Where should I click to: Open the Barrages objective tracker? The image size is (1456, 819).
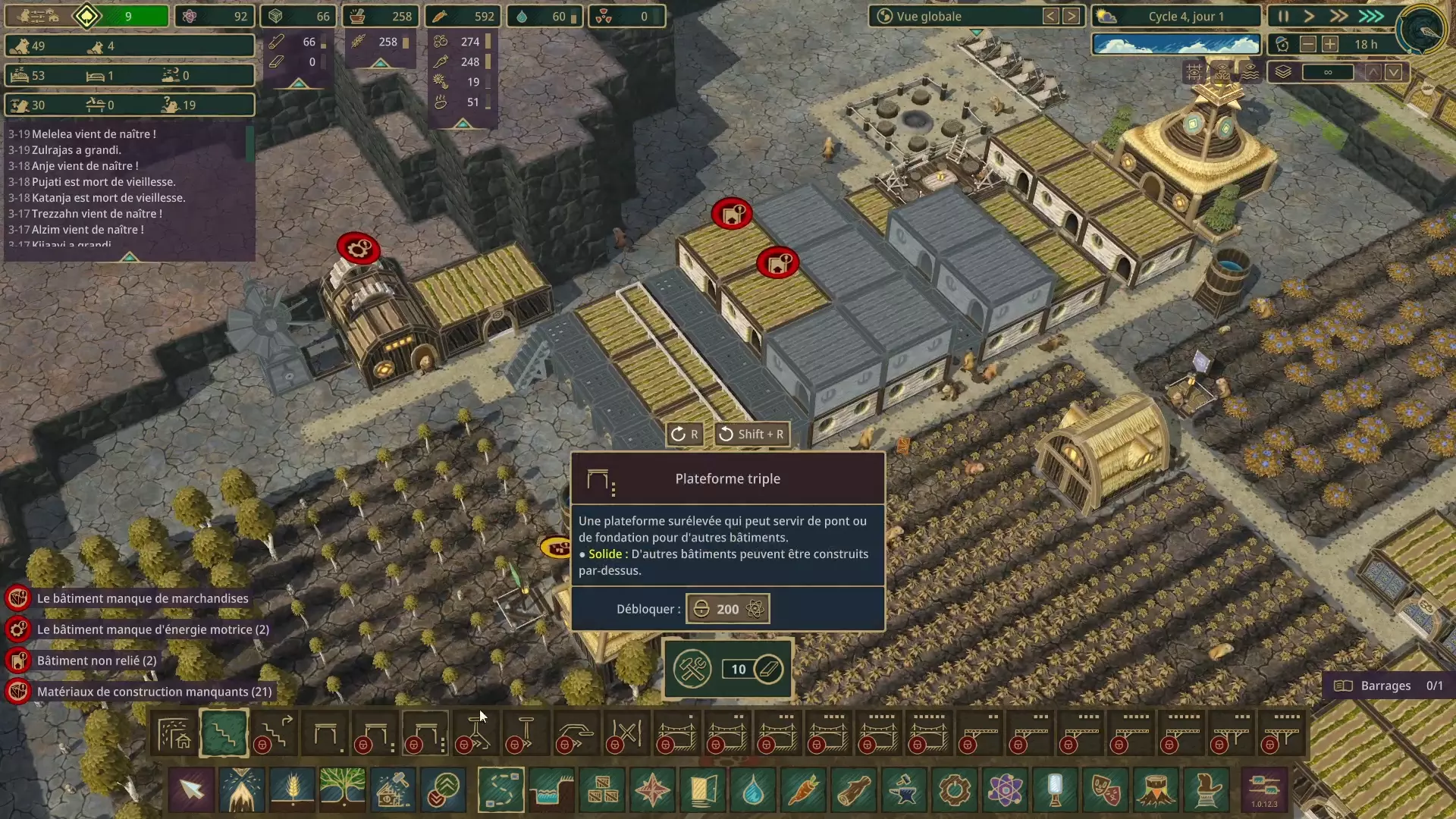tap(1387, 686)
